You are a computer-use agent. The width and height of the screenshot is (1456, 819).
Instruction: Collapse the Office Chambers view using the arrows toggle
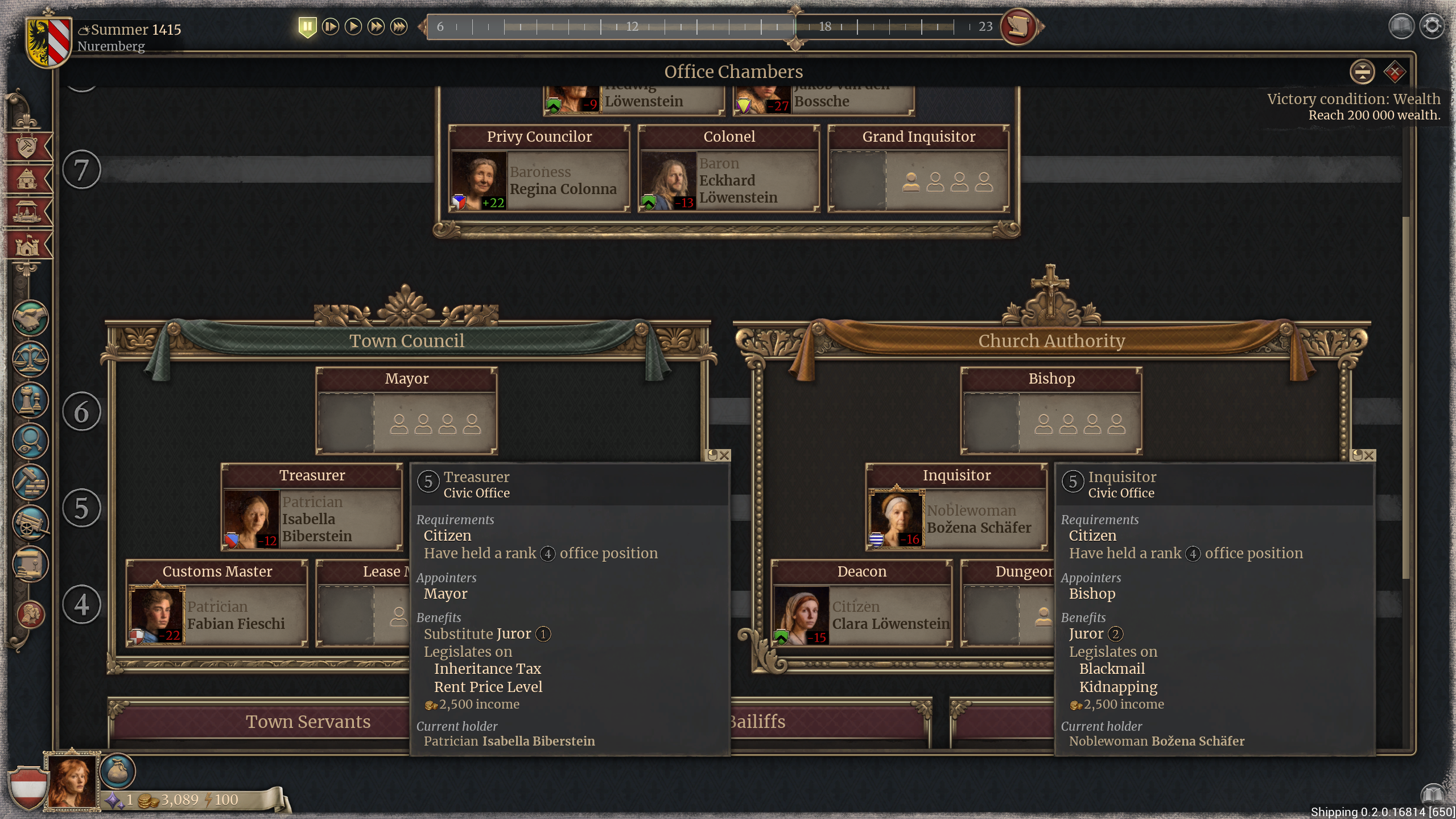[x=1363, y=72]
